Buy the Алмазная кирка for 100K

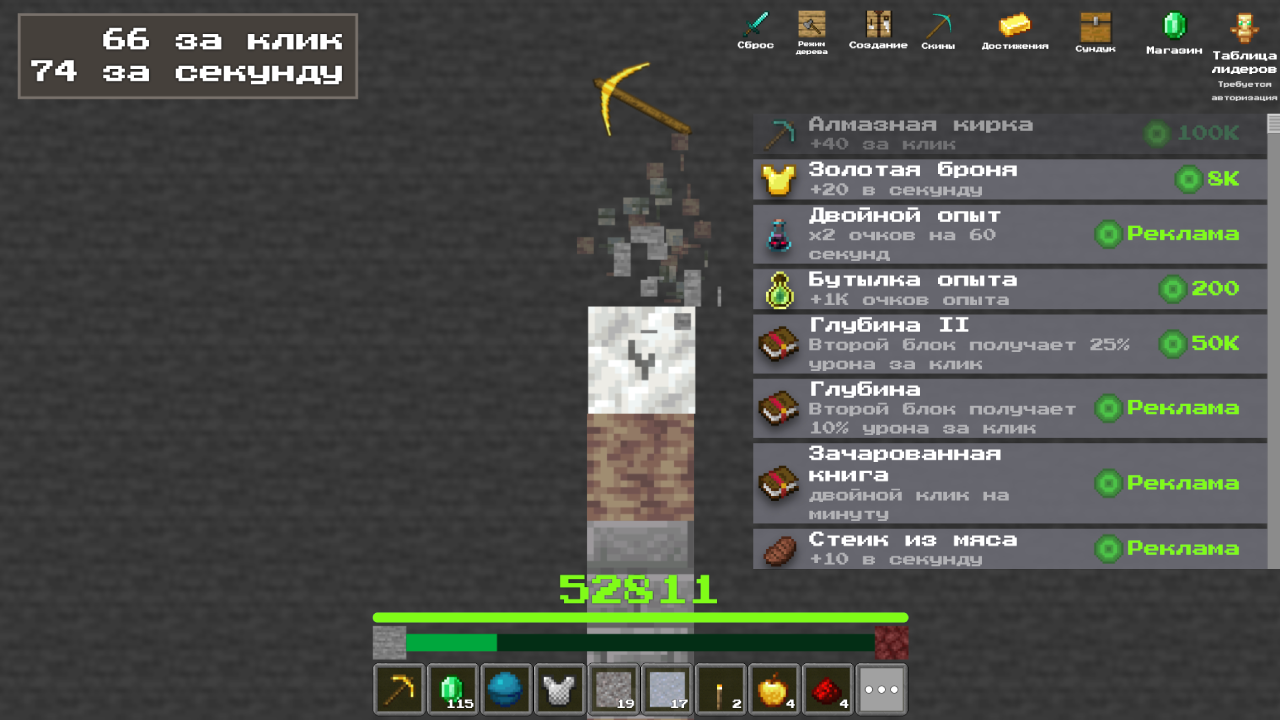click(x=1008, y=131)
